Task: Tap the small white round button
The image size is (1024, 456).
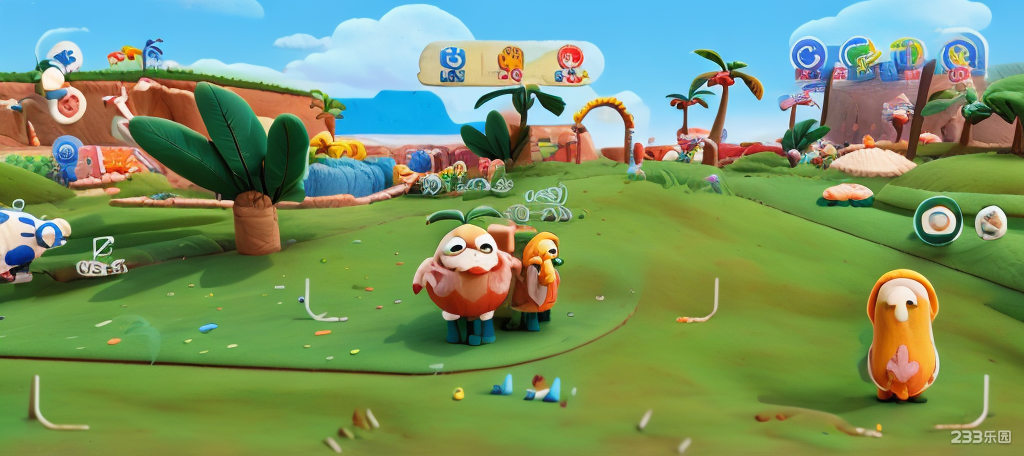Action: click(x=991, y=222)
